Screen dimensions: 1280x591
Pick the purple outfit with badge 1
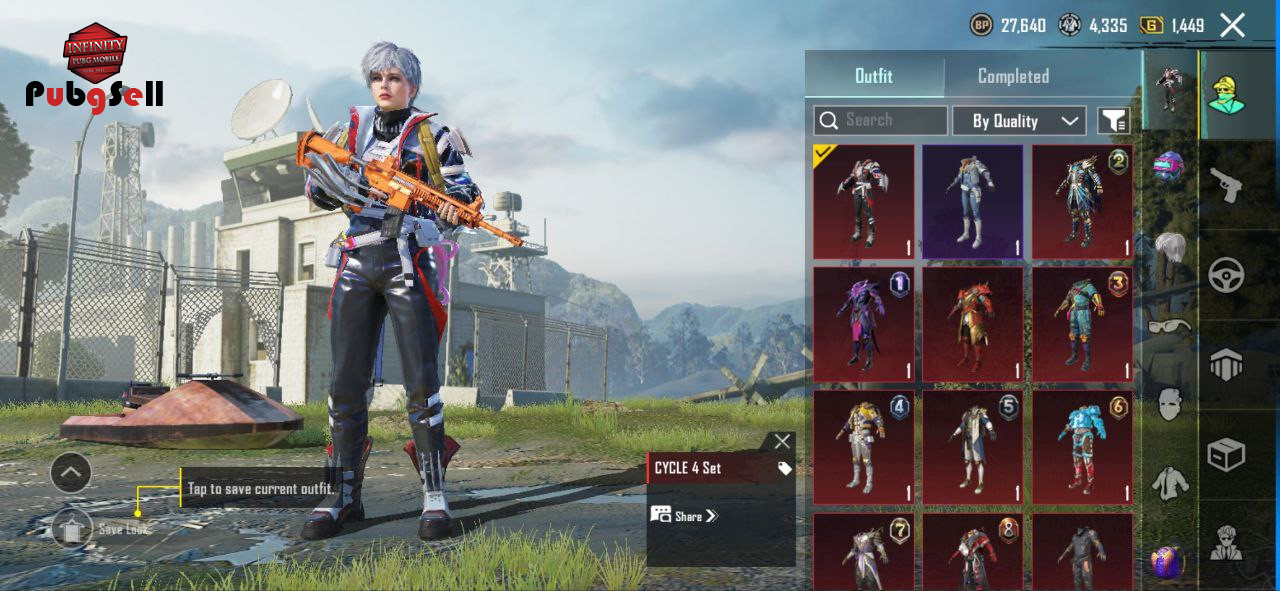[x=863, y=324]
